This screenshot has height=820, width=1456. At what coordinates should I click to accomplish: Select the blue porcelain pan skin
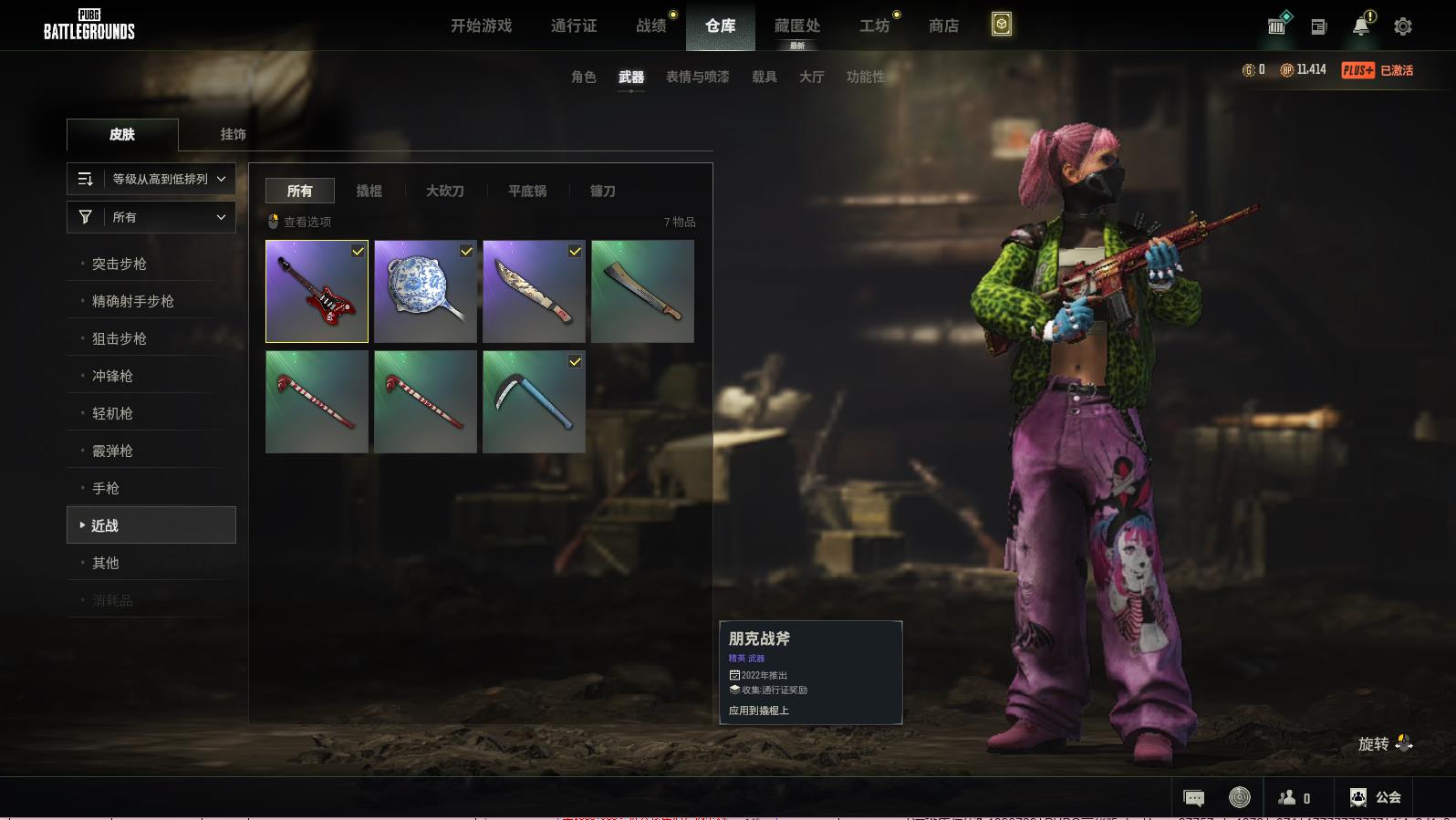click(425, 291)
